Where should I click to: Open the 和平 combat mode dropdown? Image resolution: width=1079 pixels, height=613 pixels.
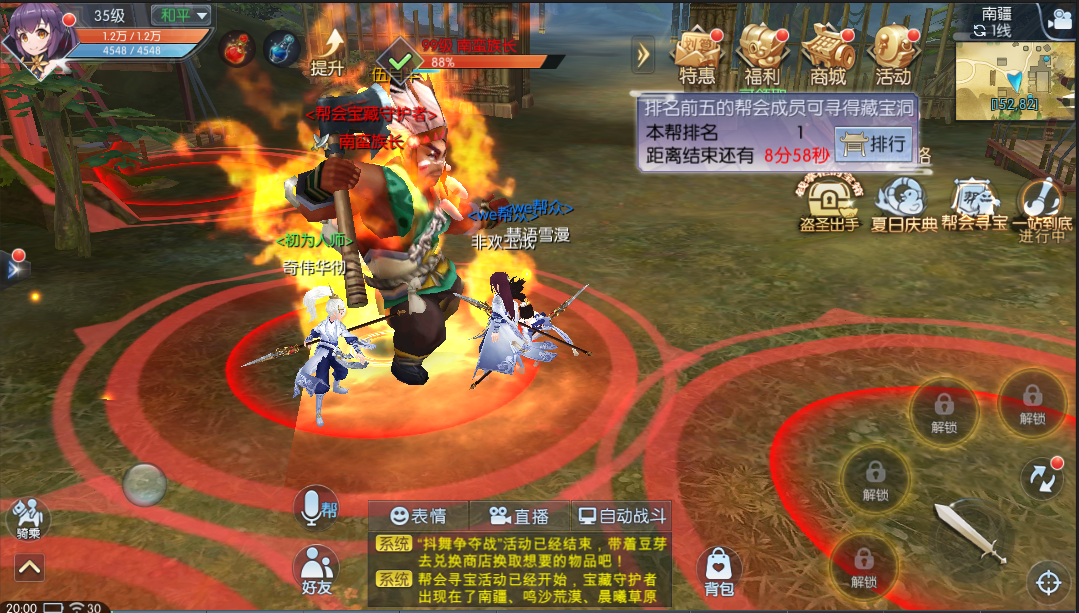pyautogui.click(x=181, y=15)
